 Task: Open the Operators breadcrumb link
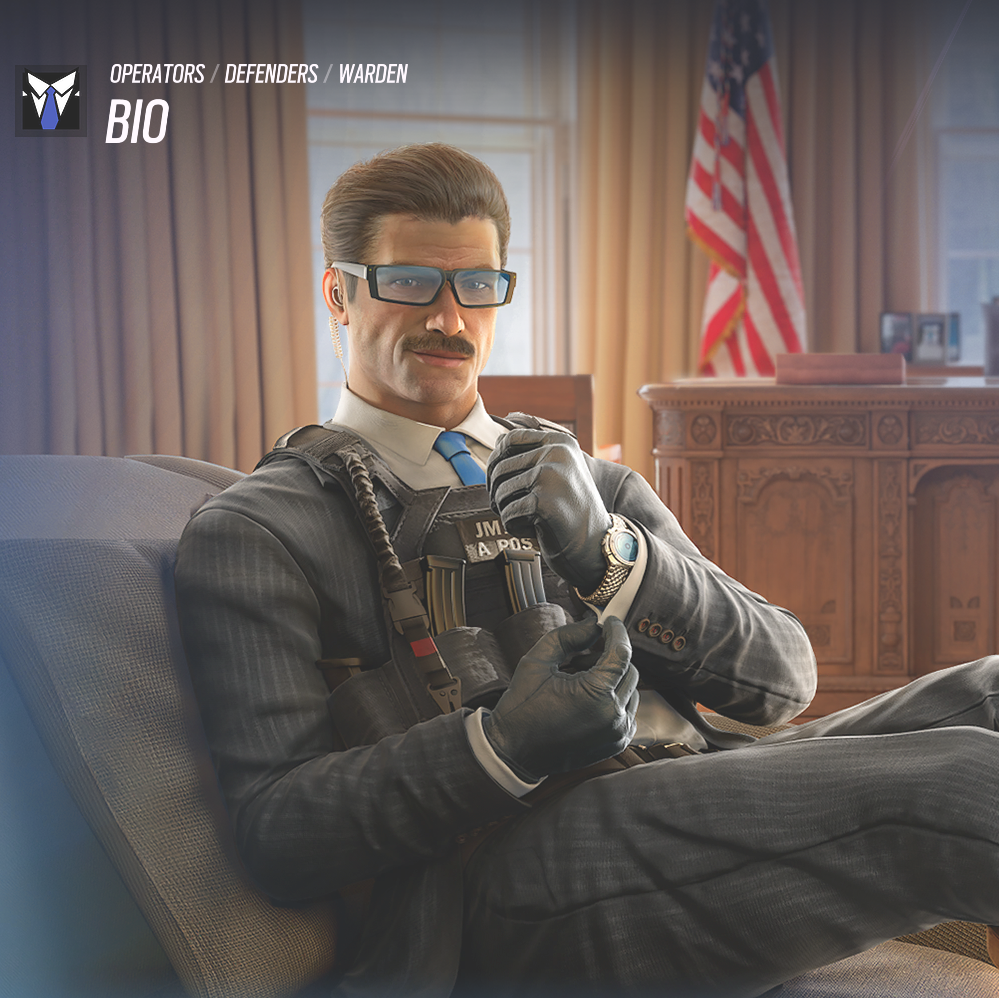pos(157,74)
